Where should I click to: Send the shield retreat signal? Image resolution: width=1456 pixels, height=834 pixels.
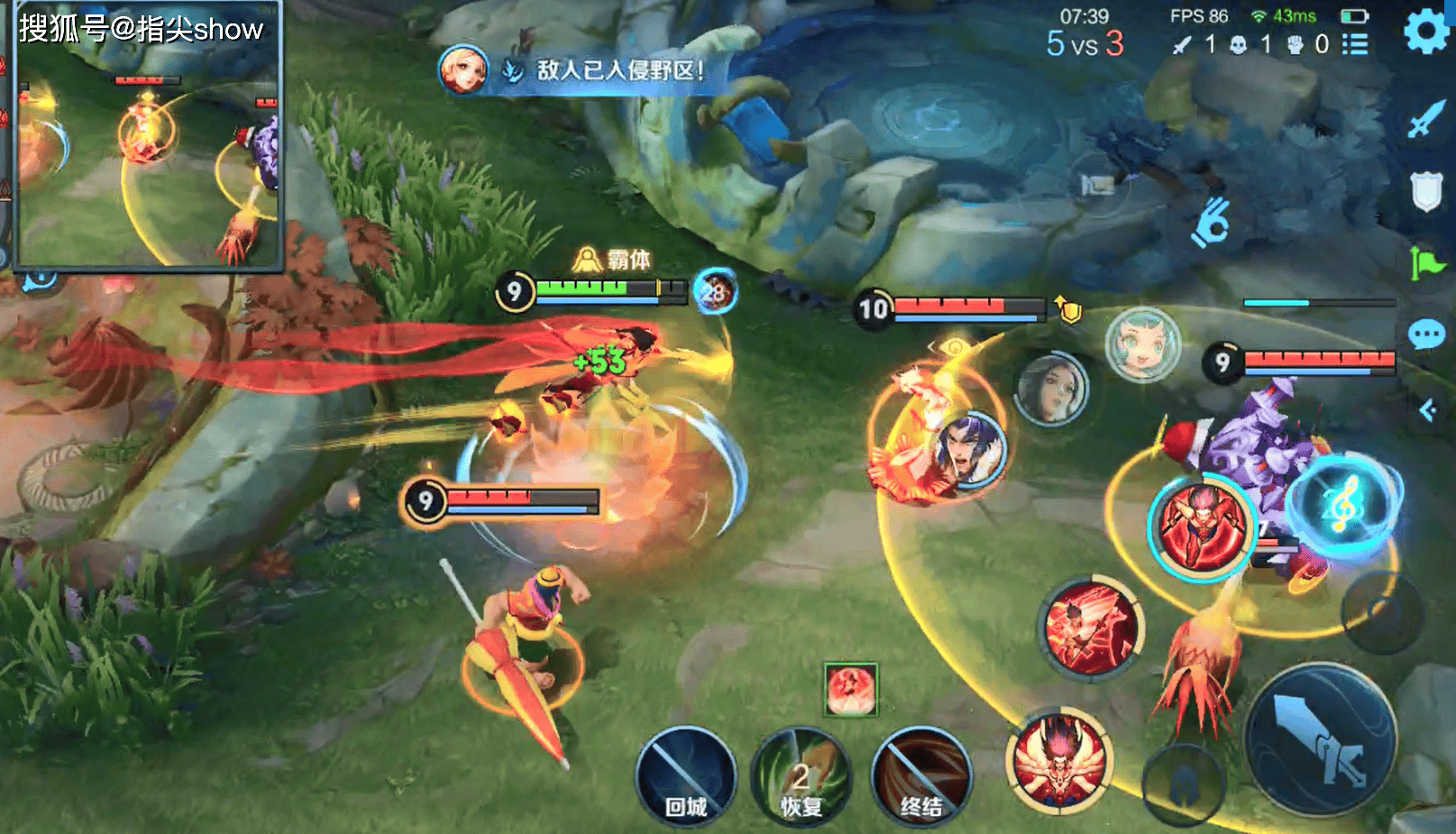(1426, 190)
